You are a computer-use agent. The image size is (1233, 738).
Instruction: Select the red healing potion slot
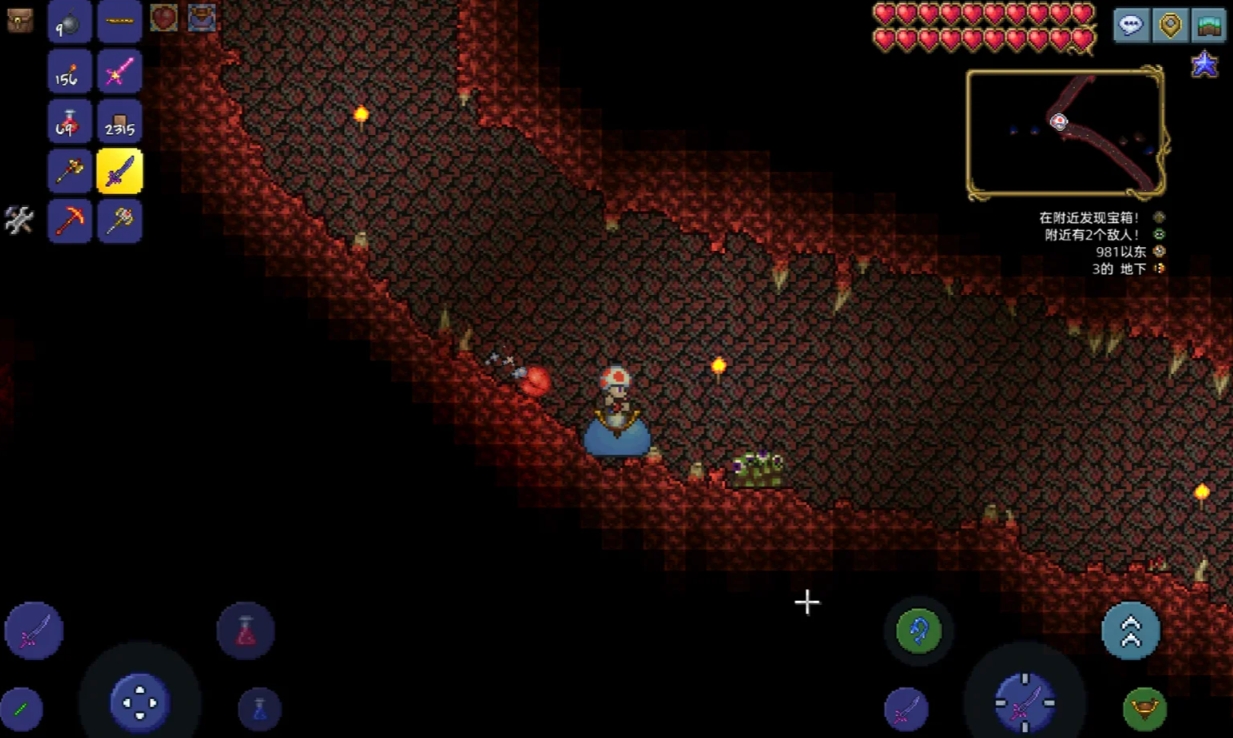pyautogui.click(x=70, y=122)
